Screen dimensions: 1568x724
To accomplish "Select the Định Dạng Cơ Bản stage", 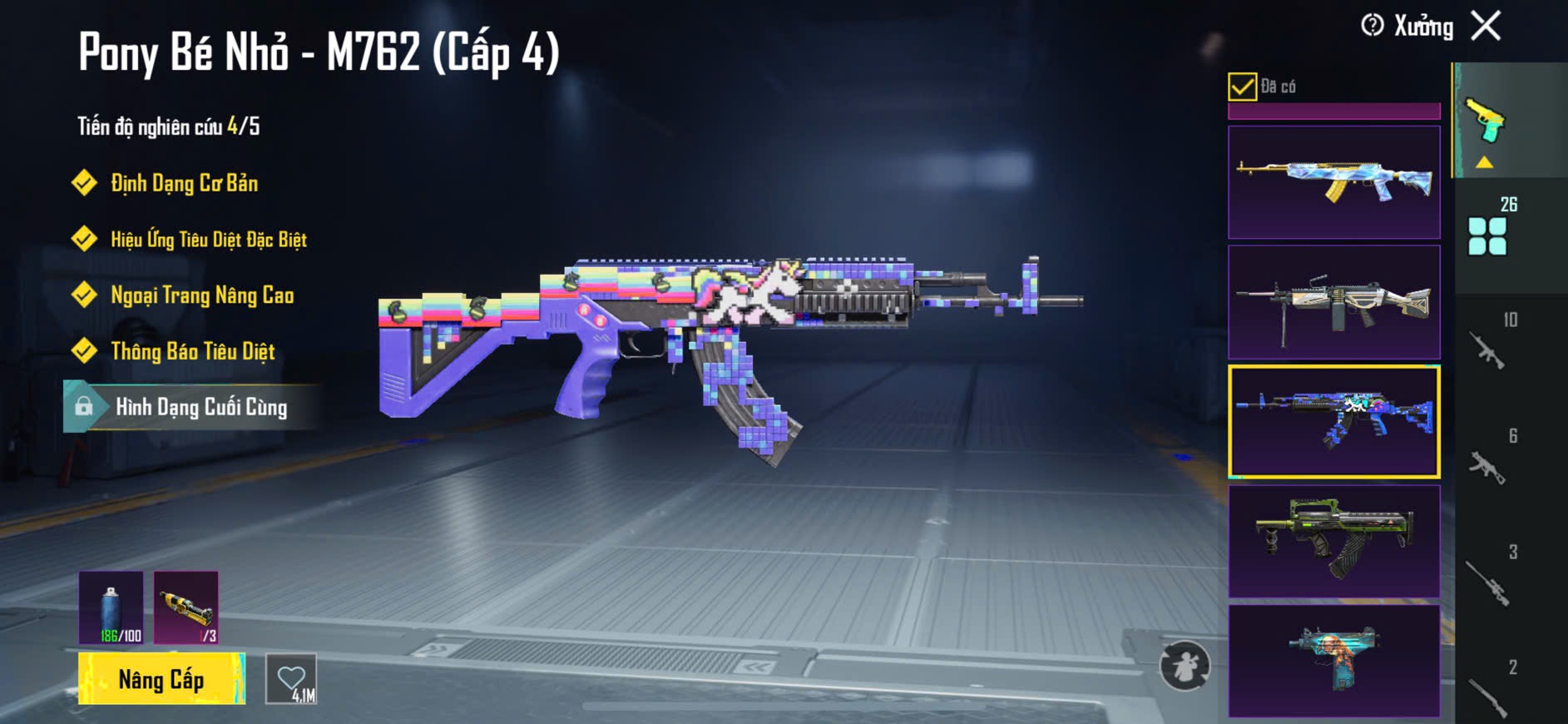I will [184, 183].
